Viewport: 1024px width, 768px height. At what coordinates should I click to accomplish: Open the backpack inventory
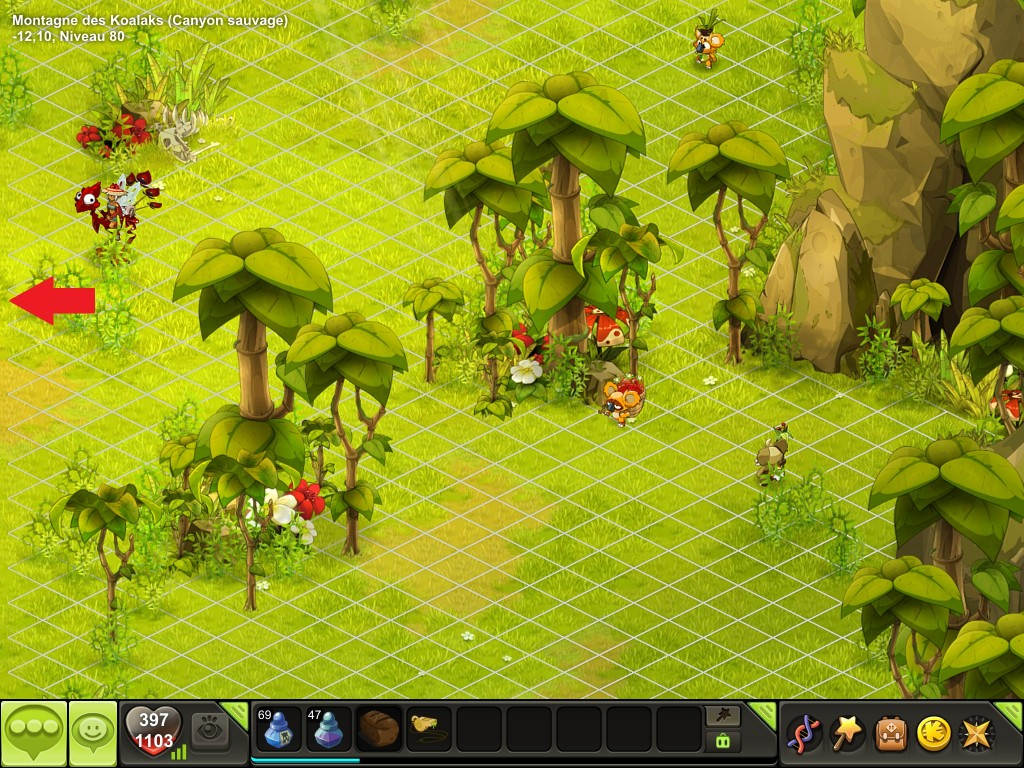pyautogui.click(x=891, y=733)
